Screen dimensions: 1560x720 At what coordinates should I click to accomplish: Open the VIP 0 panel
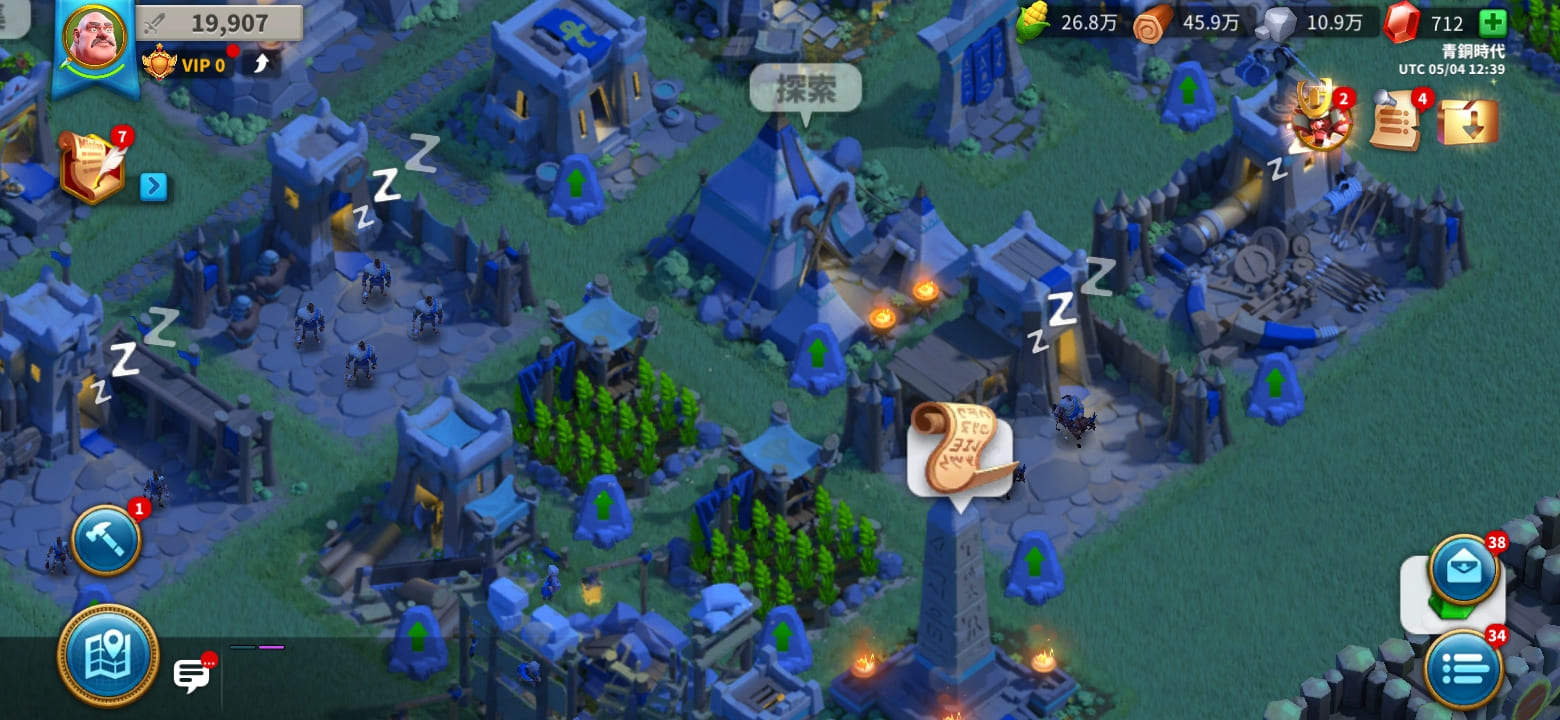point(188,66)
